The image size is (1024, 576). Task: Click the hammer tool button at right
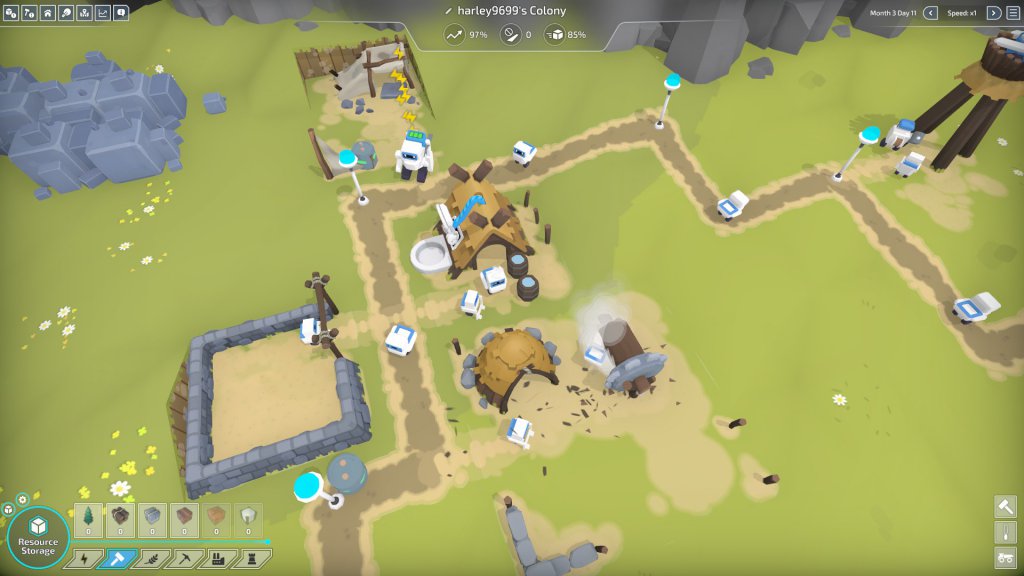[1005, 506]
